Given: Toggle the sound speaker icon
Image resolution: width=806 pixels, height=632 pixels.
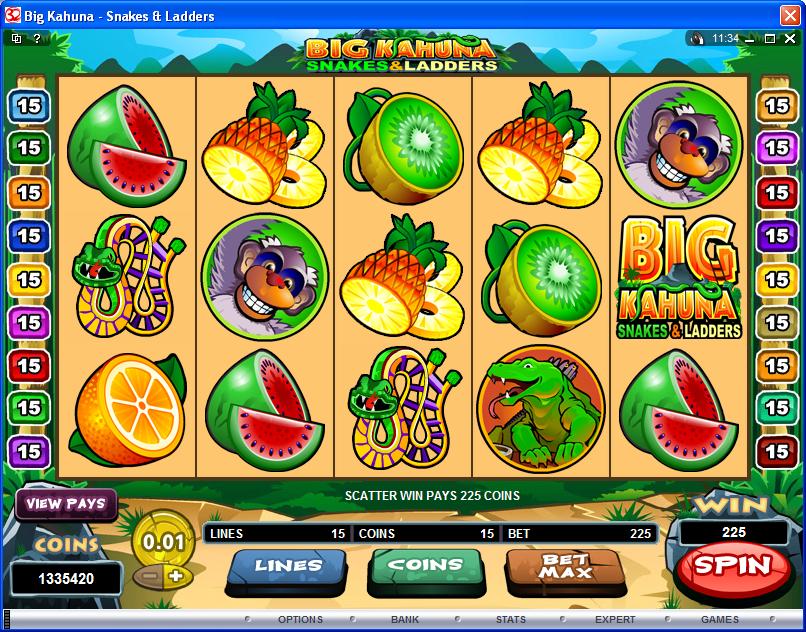Looking at the screenshot, I should pos(697,38).
